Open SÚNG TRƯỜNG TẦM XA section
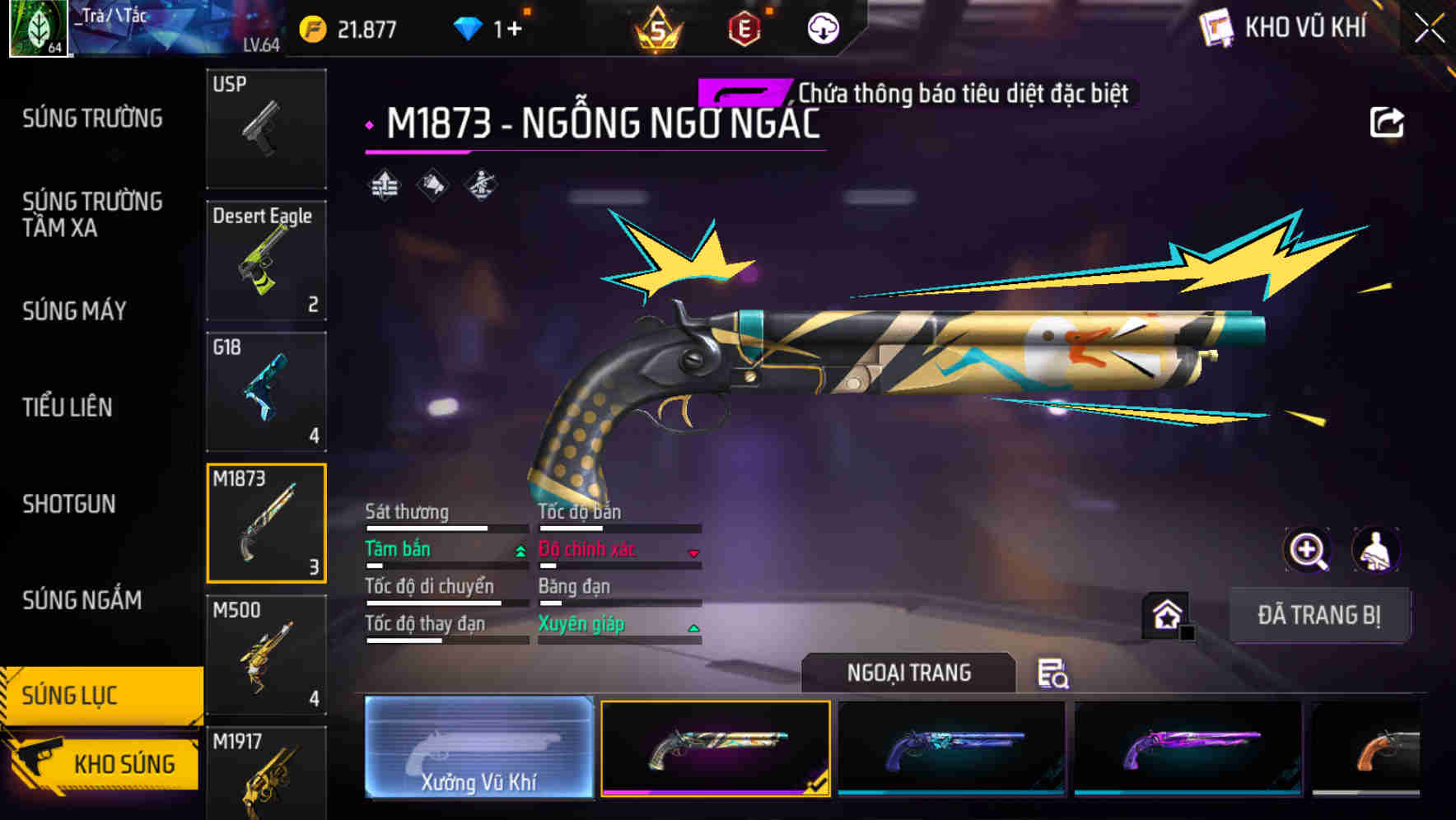This screenshot has height=820, width=1456. [93, 214]
